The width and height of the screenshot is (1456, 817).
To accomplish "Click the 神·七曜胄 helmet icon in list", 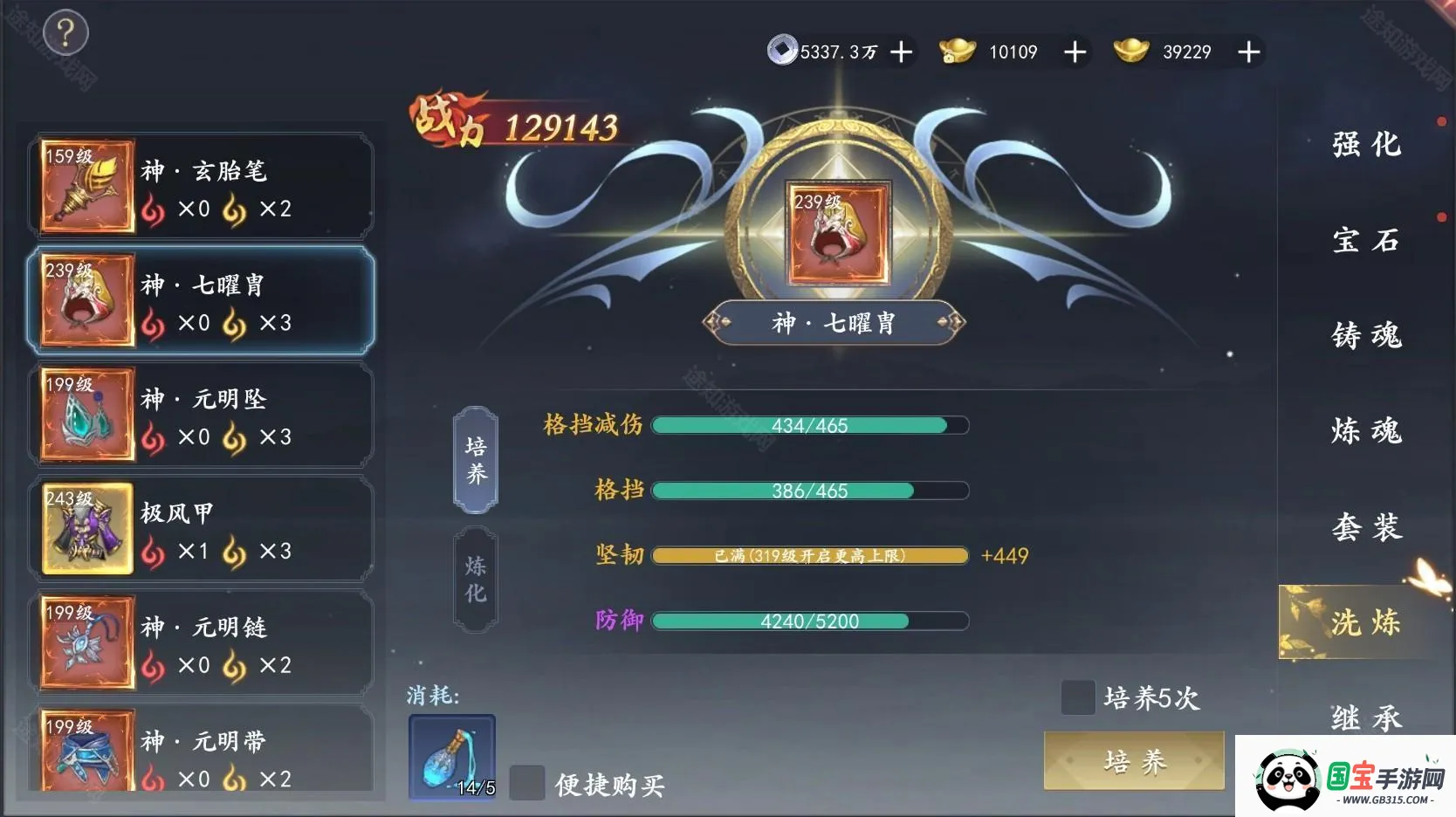I will click(x=86, y=300).
